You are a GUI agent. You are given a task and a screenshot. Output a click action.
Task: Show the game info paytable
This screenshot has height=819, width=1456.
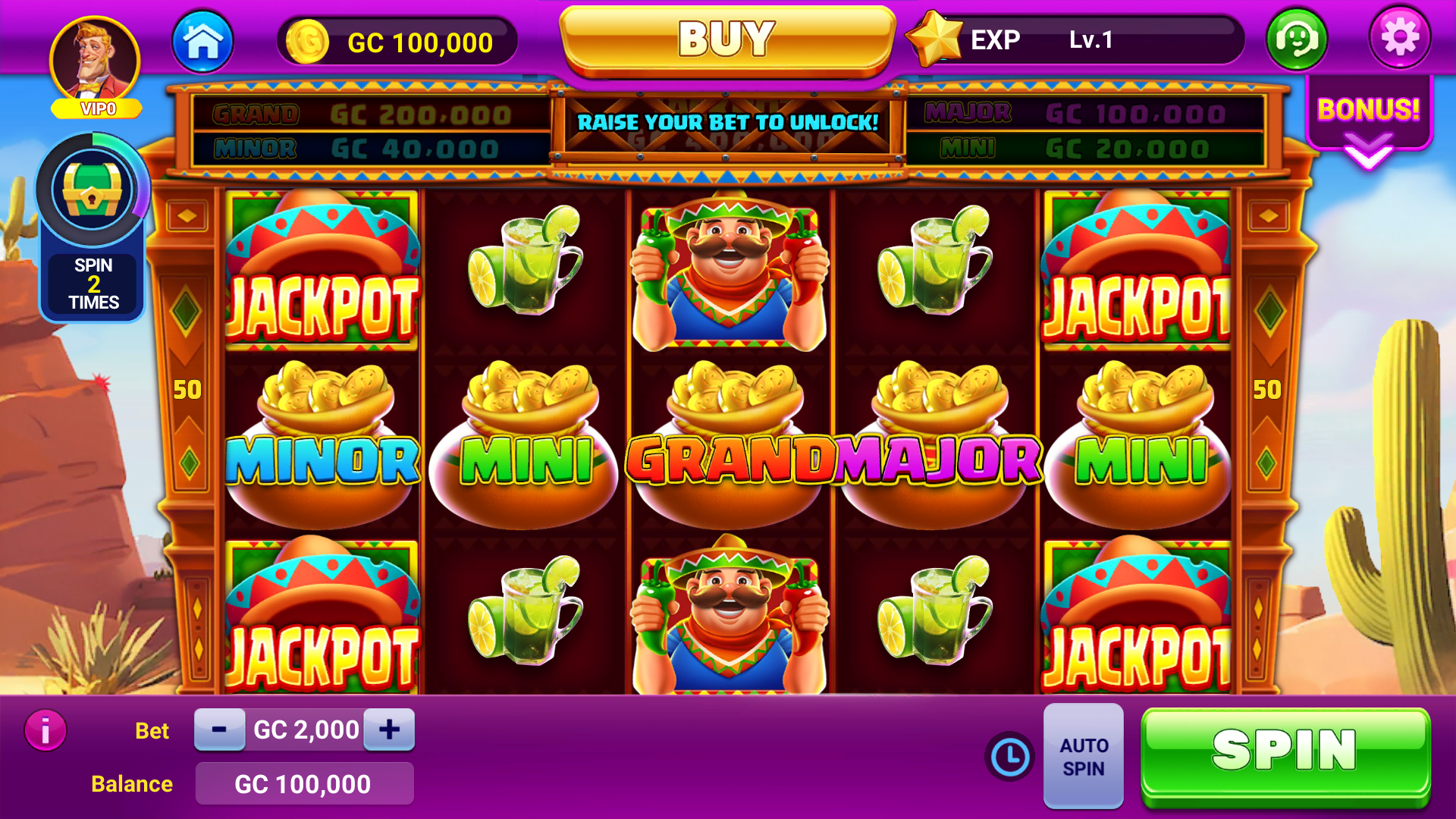(x=45, y=730)
